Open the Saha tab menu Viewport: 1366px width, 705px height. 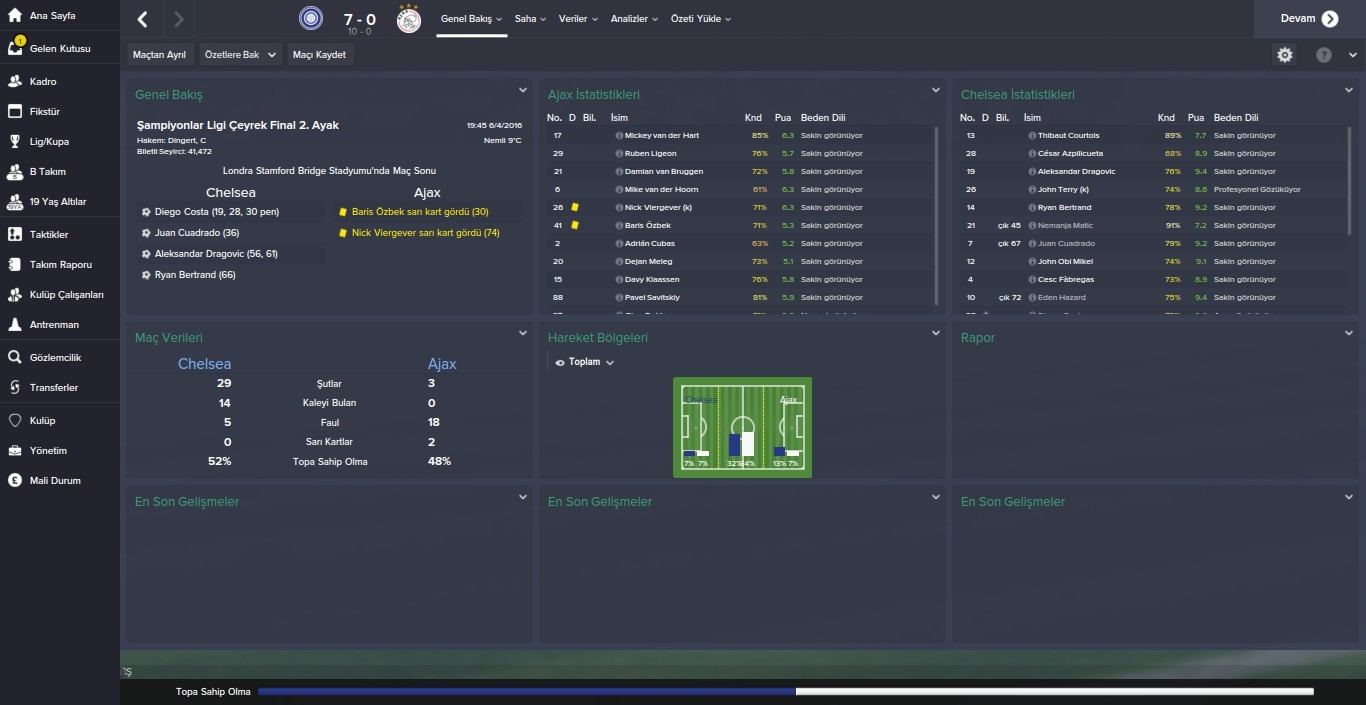point(530,19)
